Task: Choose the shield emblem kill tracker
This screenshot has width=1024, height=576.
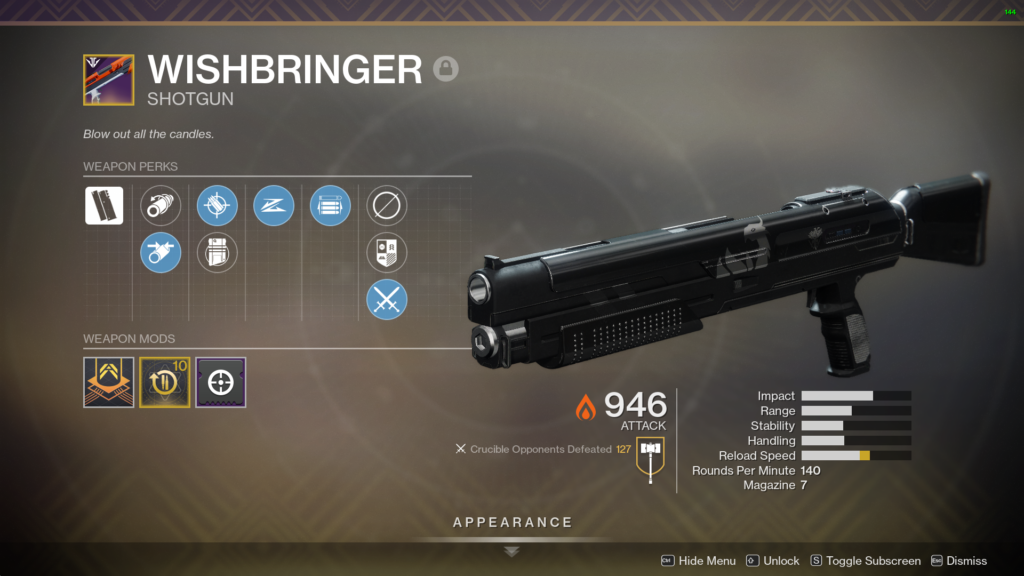Action: coord(386,252)
